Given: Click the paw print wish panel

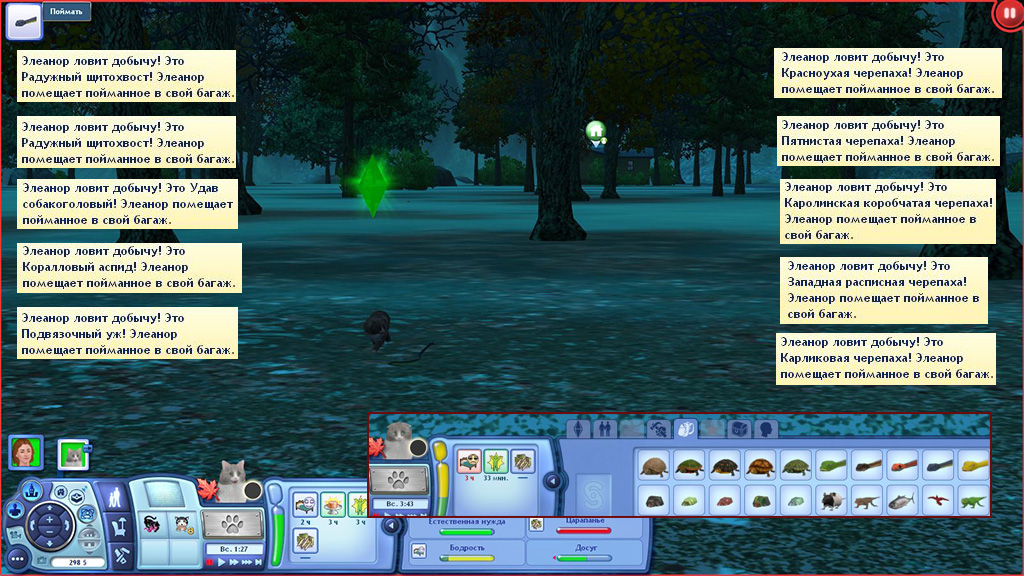Looking at the screenshot, I should click(x=233, y=524).
